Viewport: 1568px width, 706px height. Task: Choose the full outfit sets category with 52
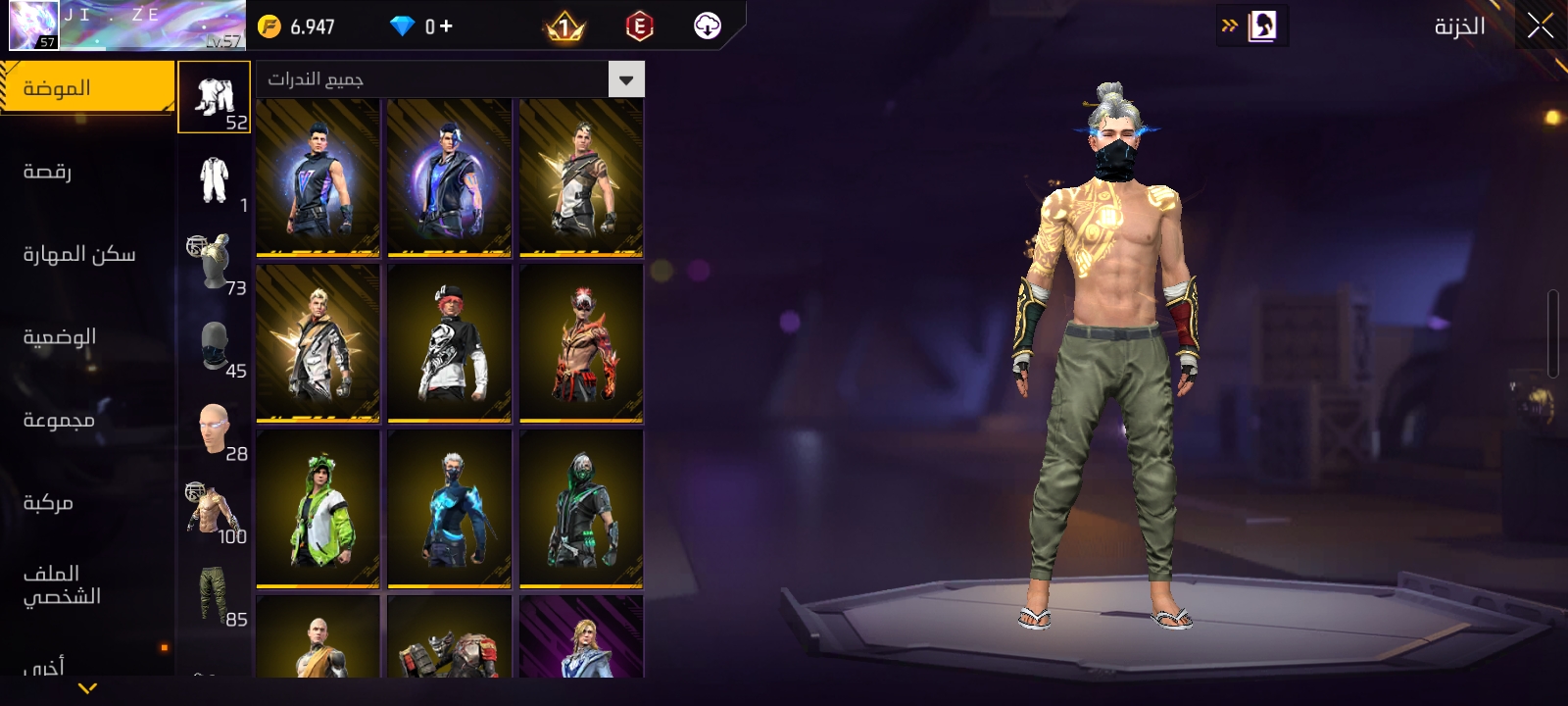(x=215, y=97)
